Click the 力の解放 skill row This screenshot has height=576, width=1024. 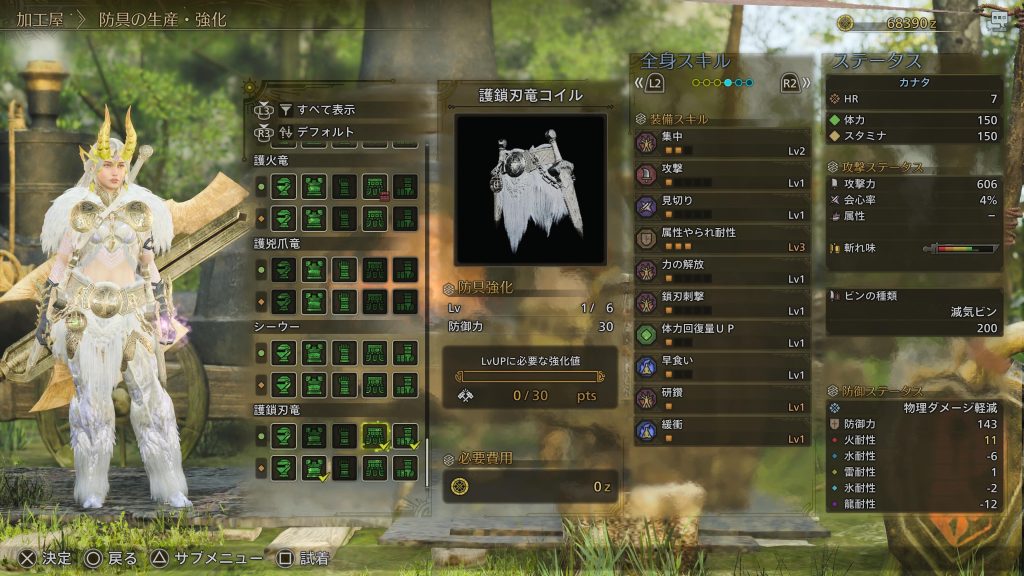tap(721, 271)
